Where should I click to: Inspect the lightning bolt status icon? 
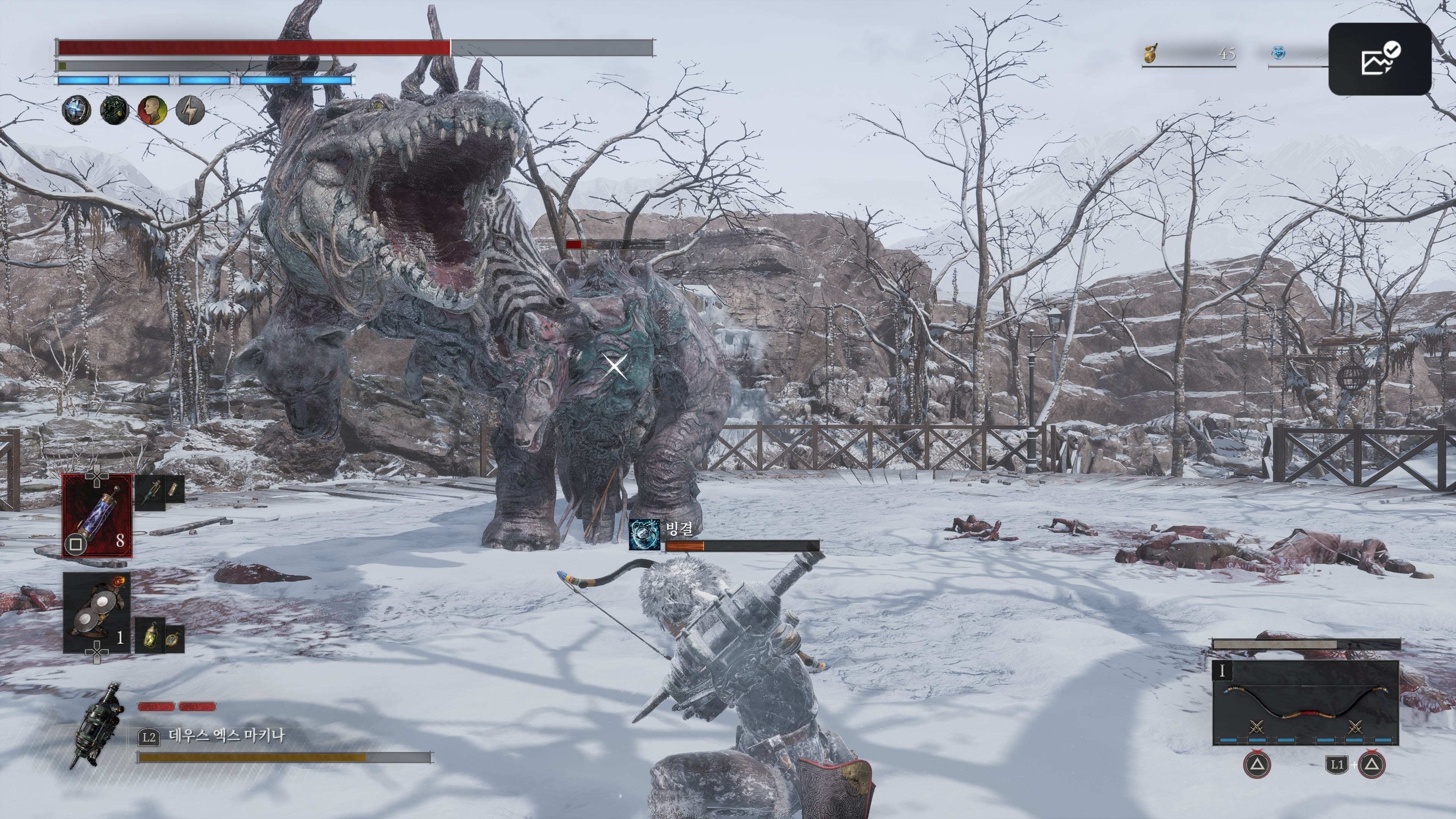click(x=190, y=110)
